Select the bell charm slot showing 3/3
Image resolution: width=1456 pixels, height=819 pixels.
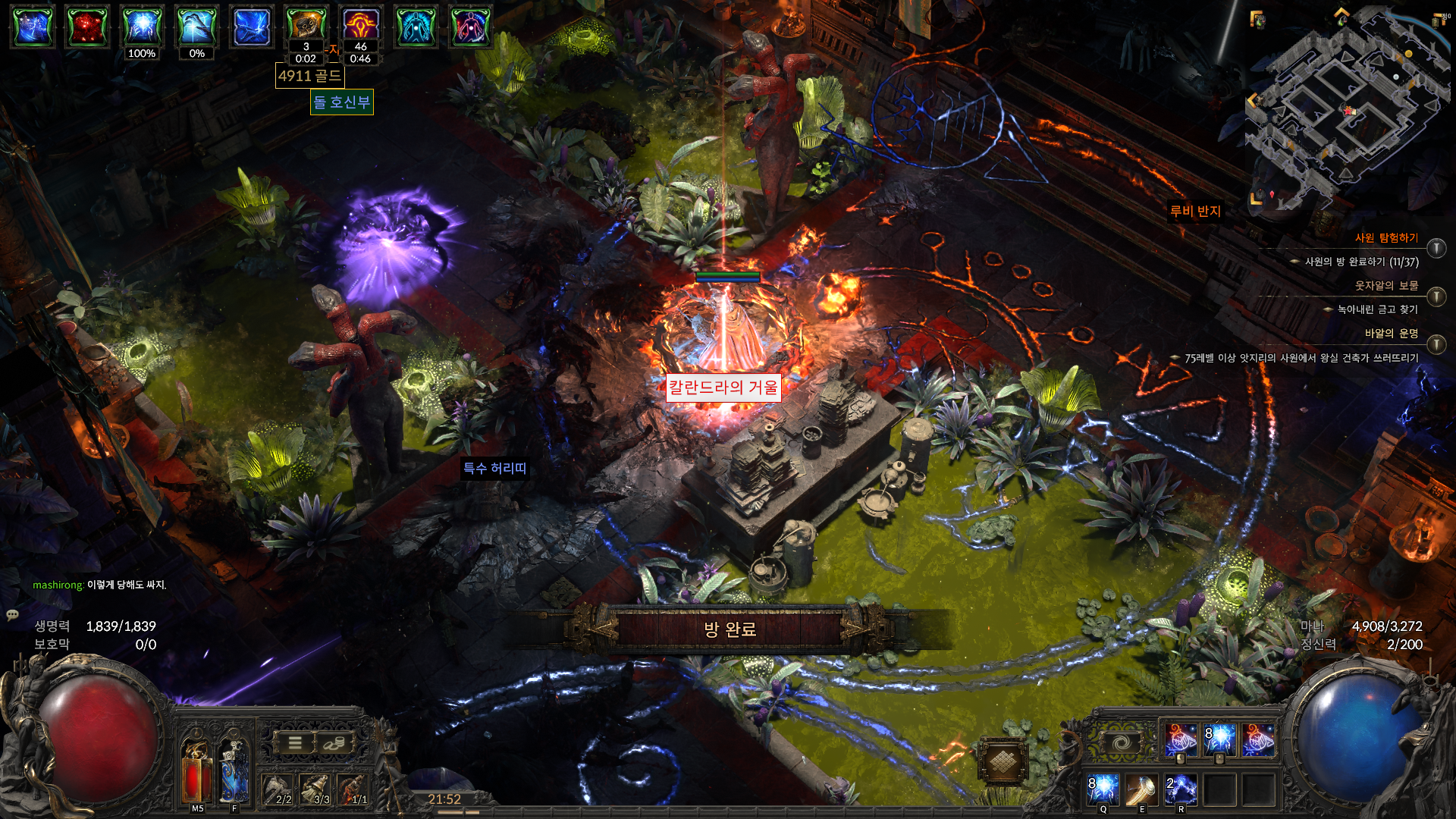point(315,789)
